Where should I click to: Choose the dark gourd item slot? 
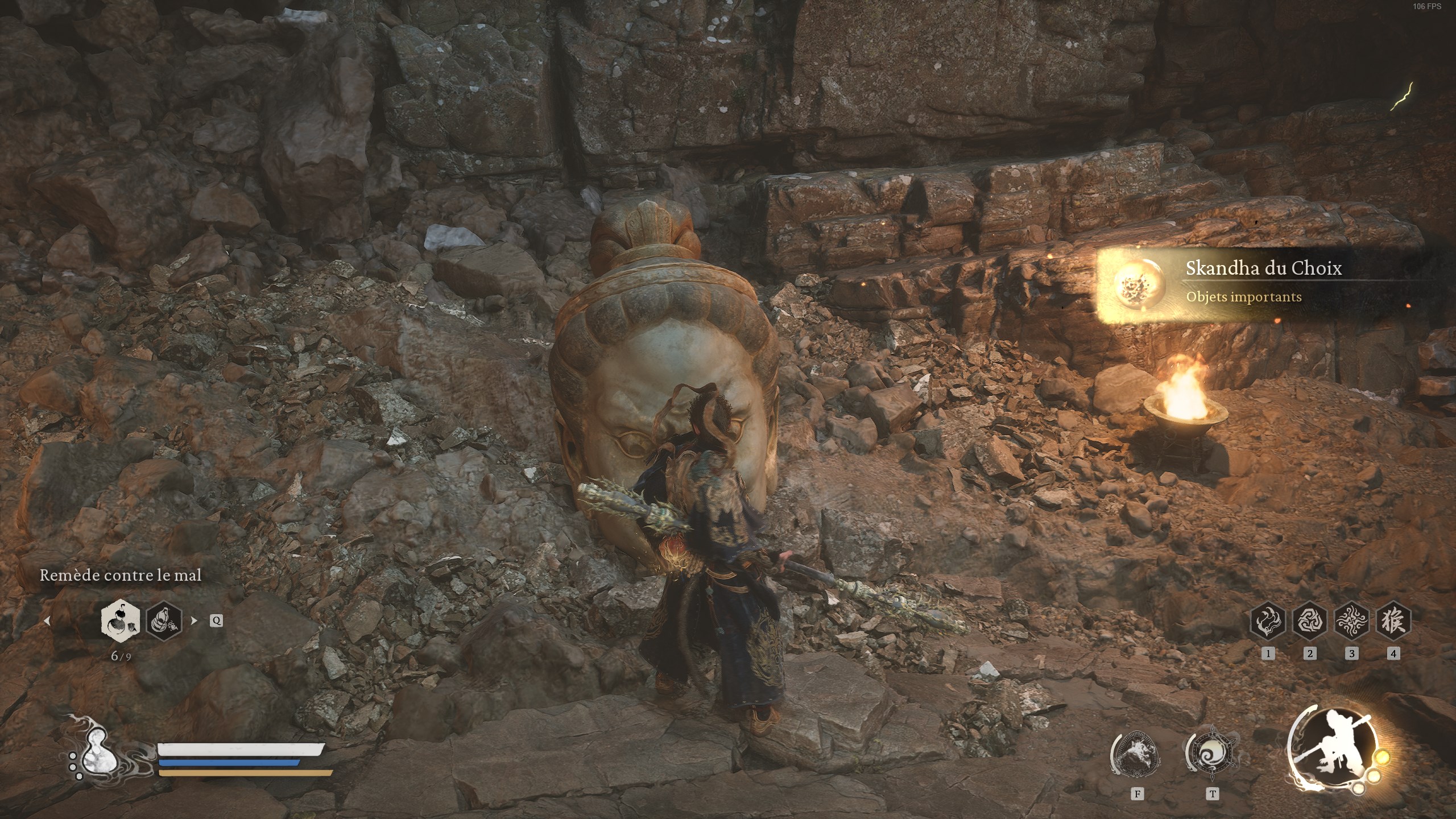pos(164,620)
